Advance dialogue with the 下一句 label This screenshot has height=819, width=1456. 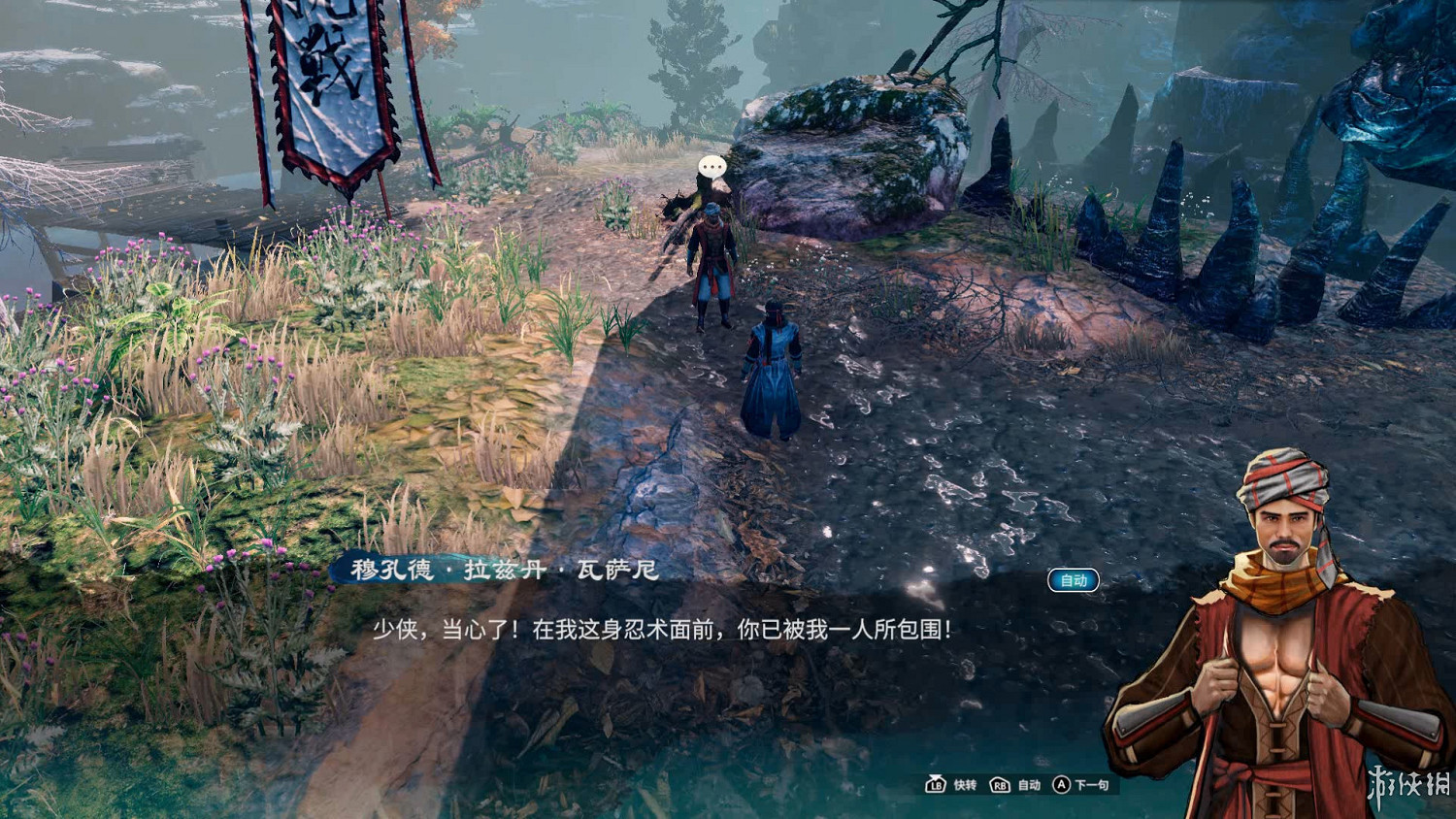click(x=1092, y=784)
